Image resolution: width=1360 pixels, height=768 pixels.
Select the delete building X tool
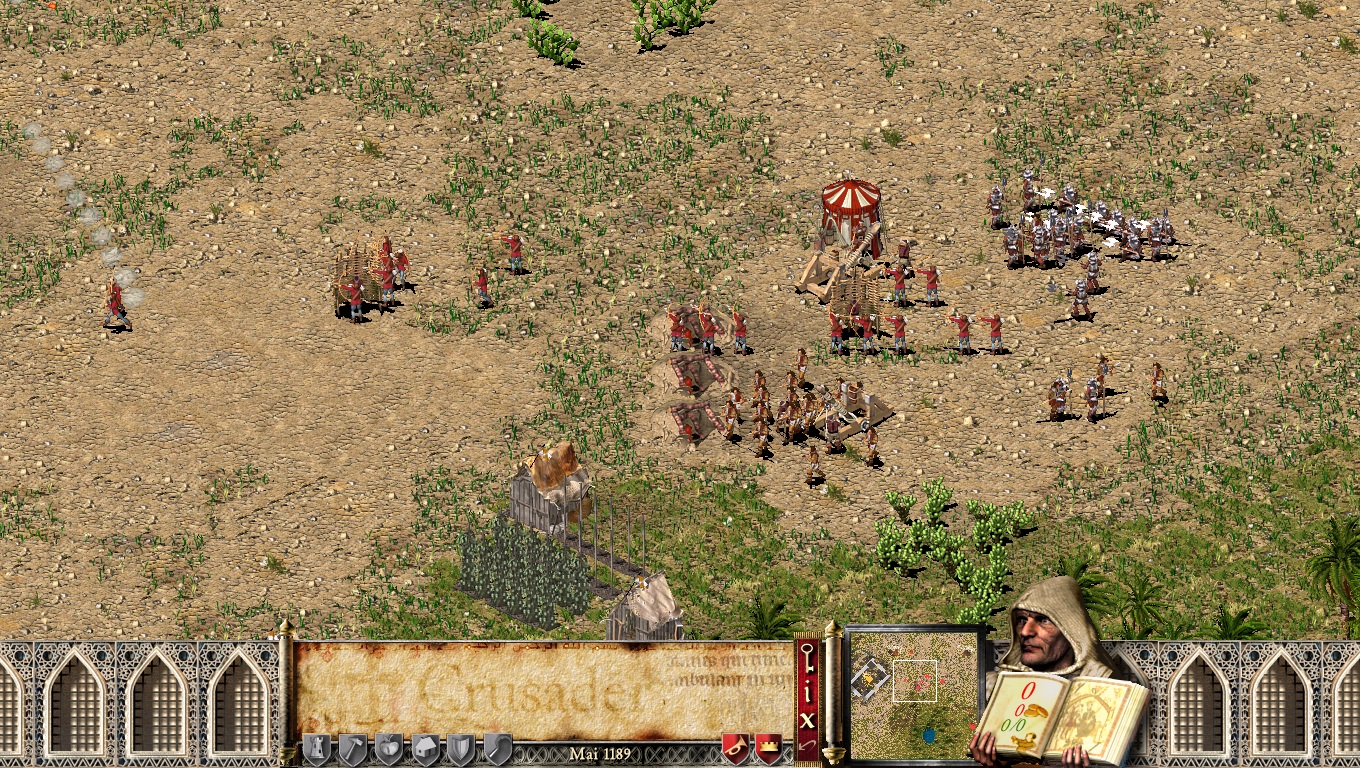coord(807,718)
